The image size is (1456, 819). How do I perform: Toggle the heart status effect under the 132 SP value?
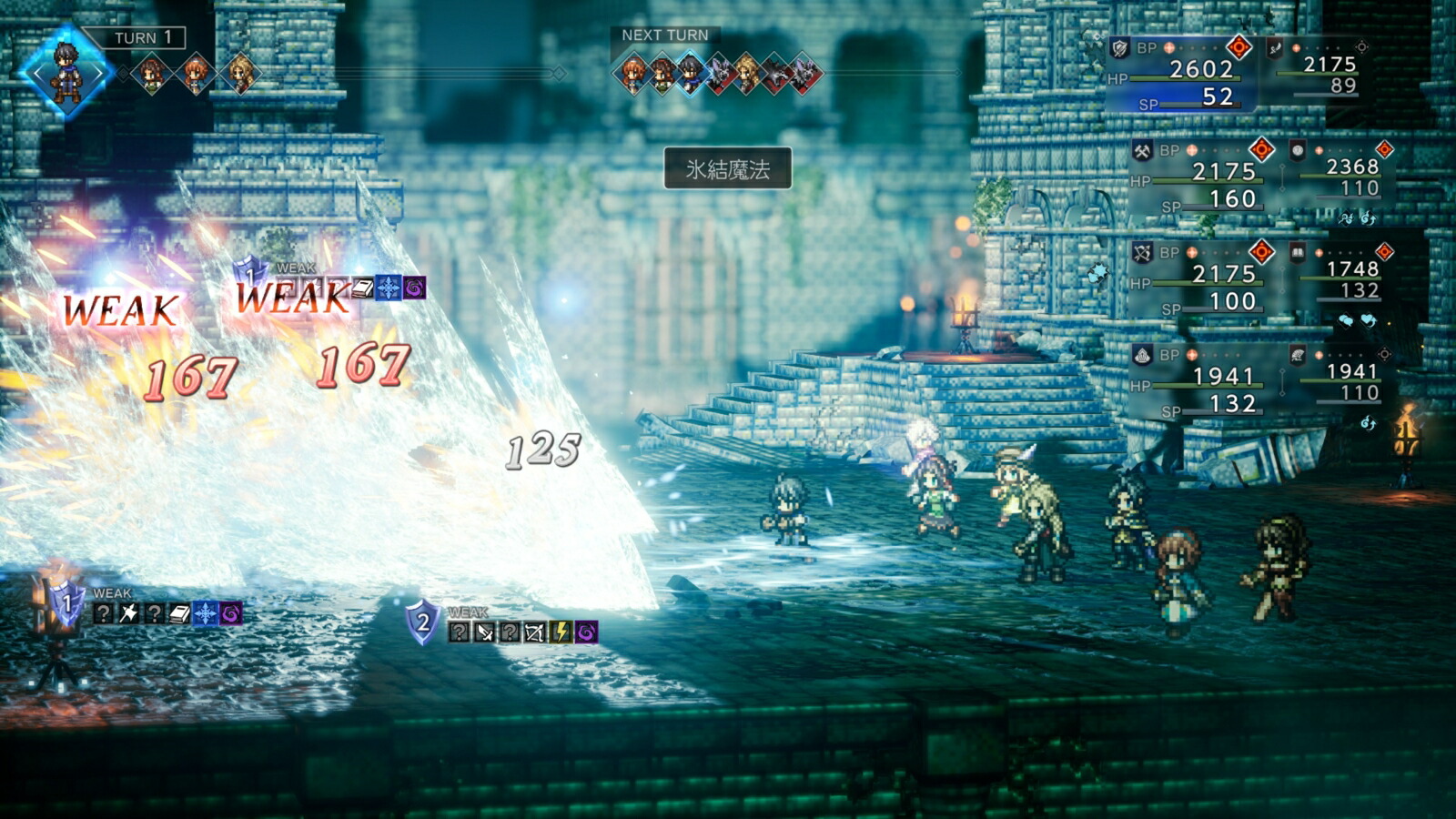pyautogui.click(x=1367, y=321)
